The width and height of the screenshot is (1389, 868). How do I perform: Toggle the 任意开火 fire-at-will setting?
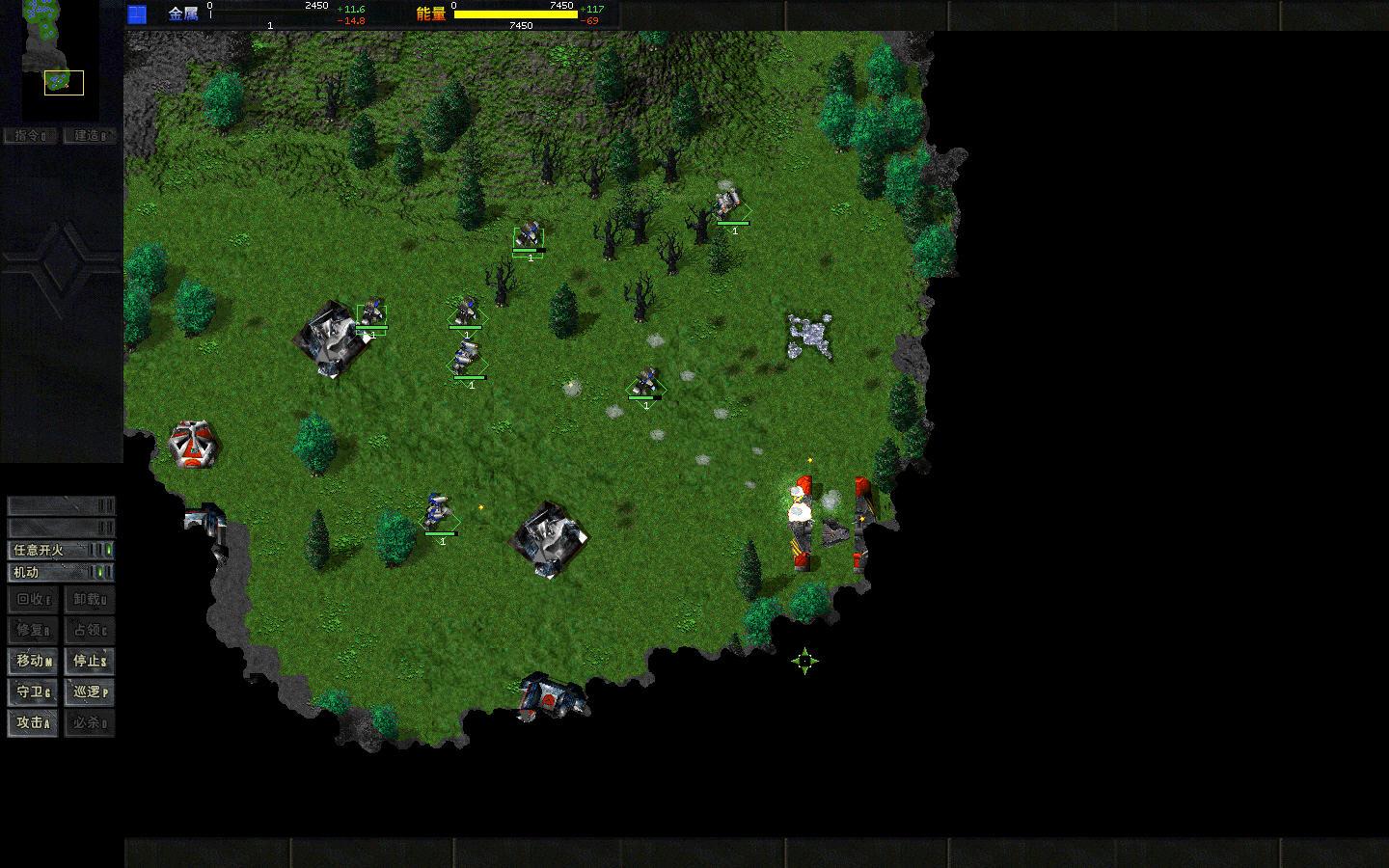click(x=61, y=550)
